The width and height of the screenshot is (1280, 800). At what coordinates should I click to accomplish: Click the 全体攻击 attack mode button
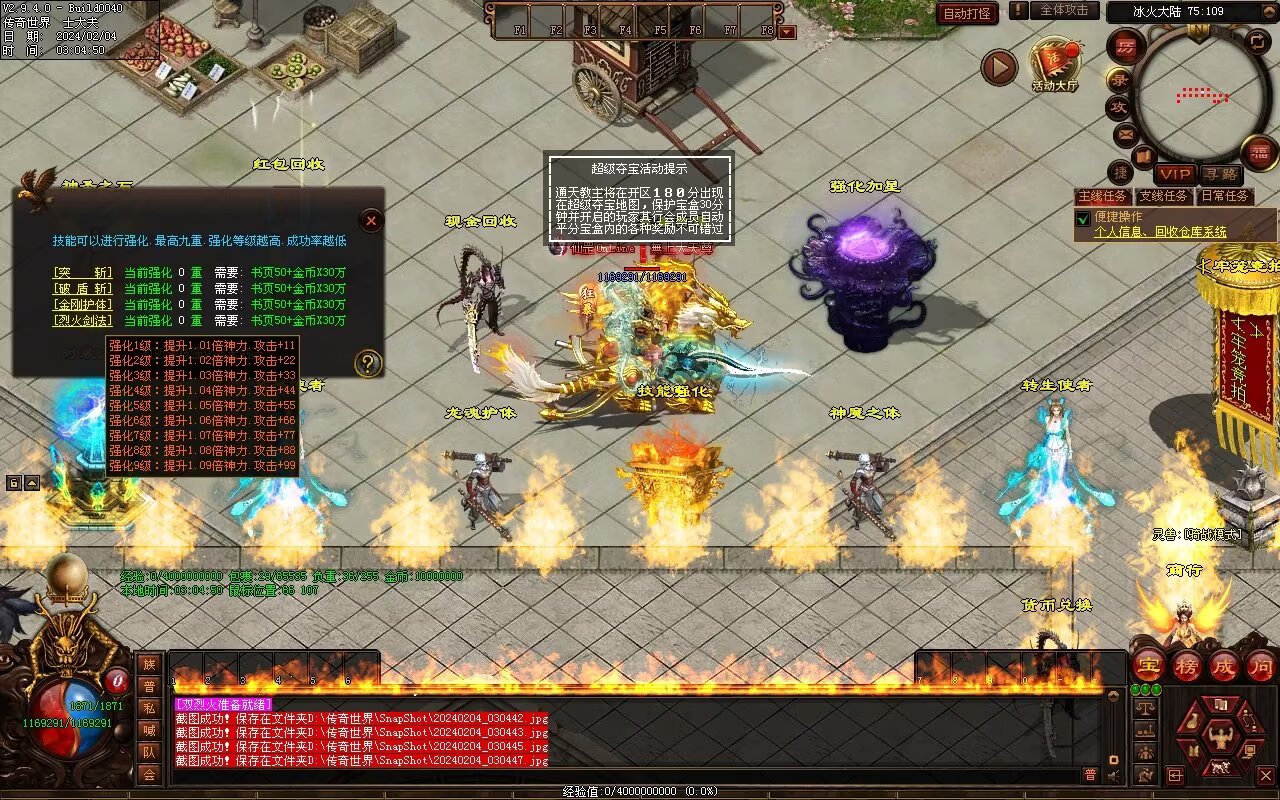pyautogui.click(x=1064, y=10)
